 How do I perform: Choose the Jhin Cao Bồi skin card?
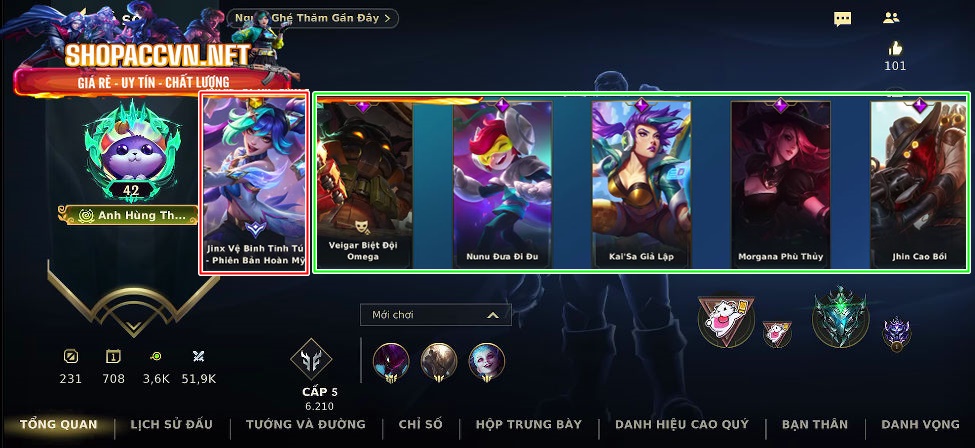tap(918, 183)
